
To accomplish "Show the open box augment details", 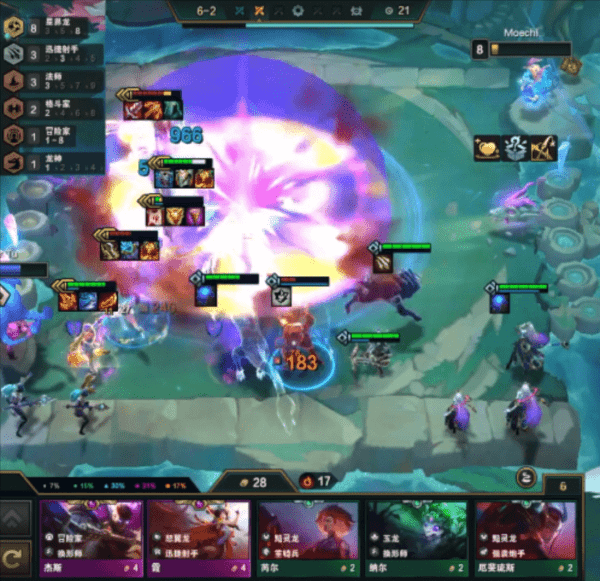I will pyautogui.click(x=515, y=148).
